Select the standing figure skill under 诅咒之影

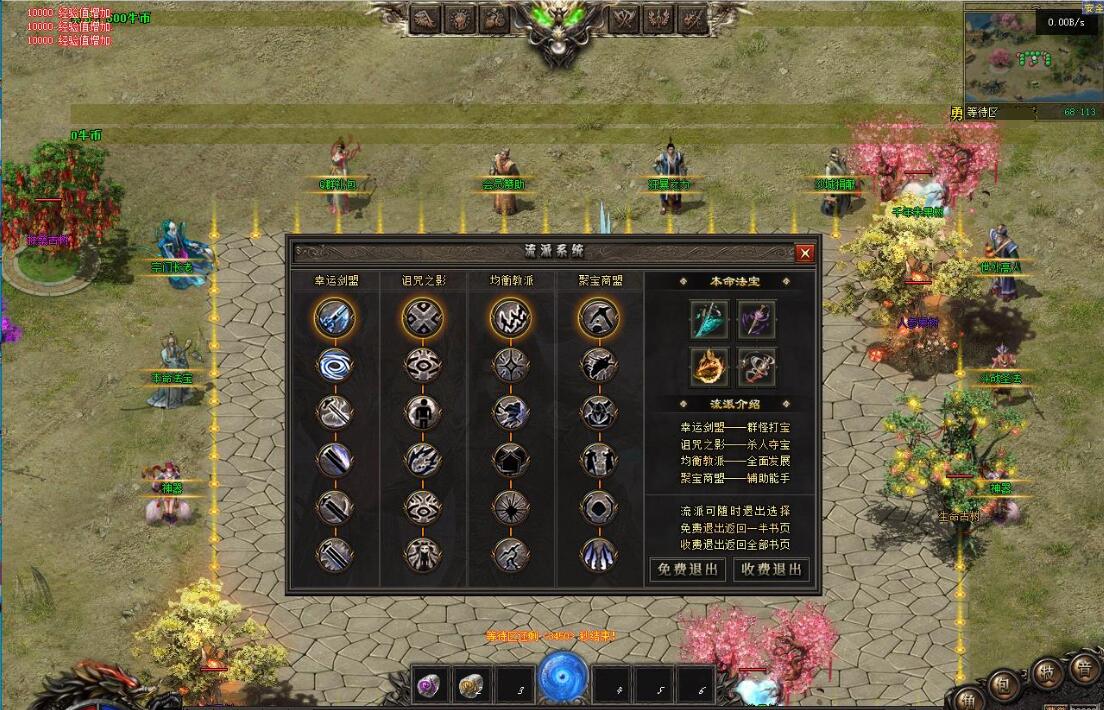[423, 412]
